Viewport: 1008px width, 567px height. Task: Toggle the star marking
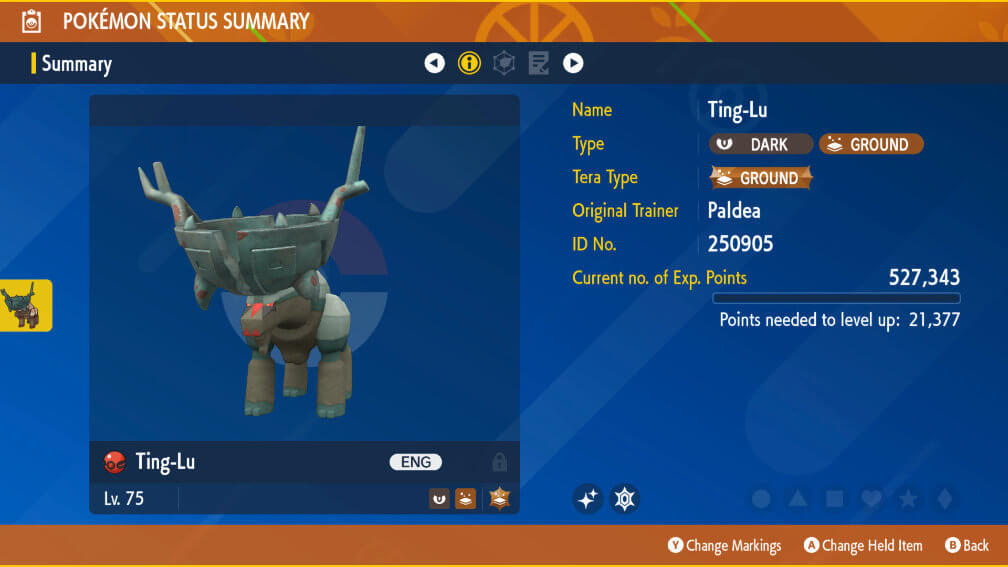click(908, 498)
